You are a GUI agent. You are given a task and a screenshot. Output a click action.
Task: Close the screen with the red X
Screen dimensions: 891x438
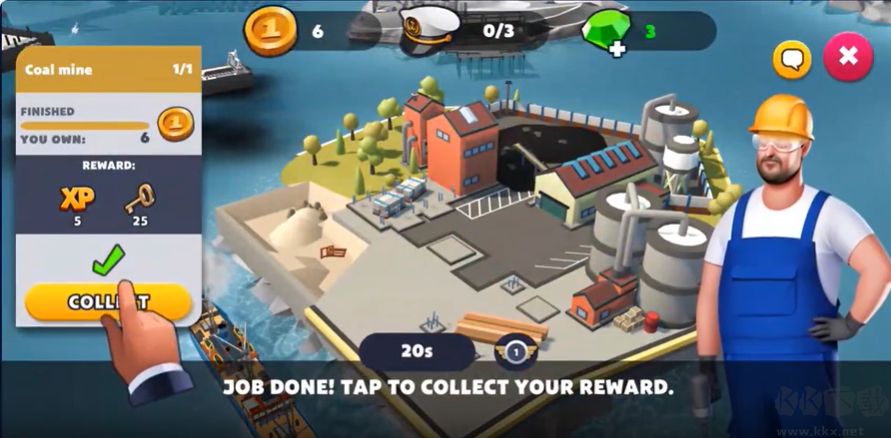[848, 57]
